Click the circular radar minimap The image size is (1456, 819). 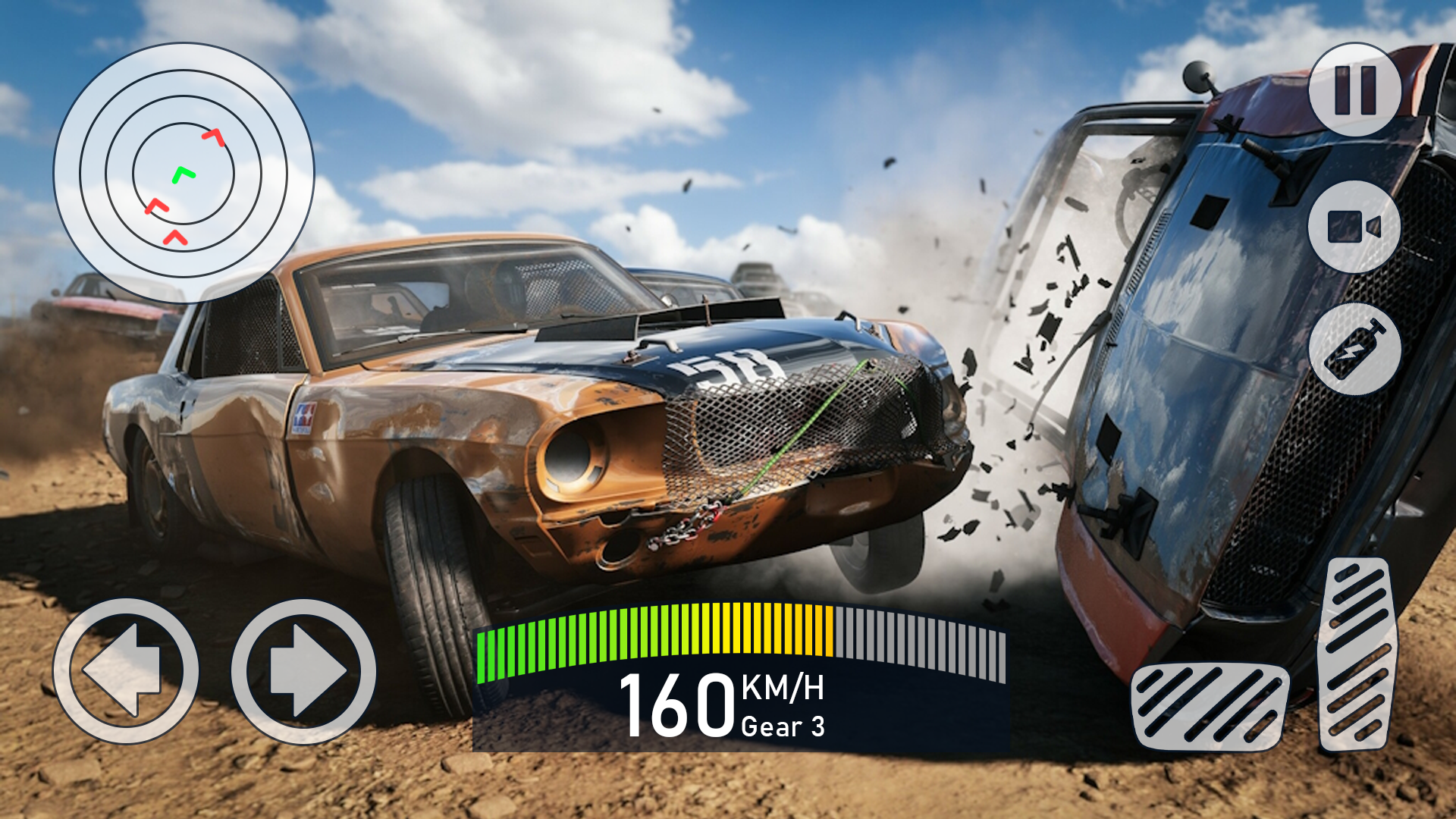coord(184,173)
